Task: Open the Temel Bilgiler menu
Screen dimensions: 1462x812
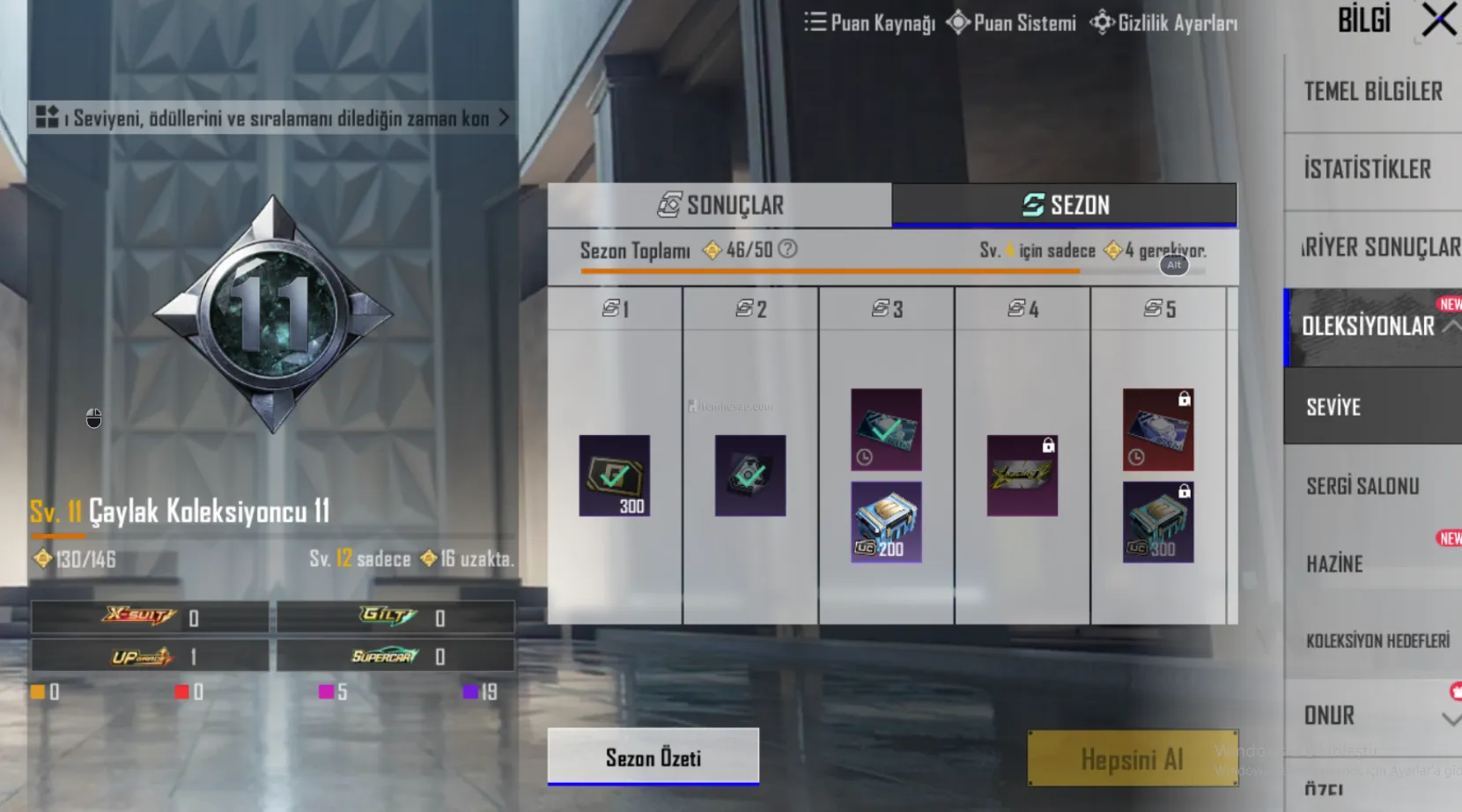Action: (1372, 92)
